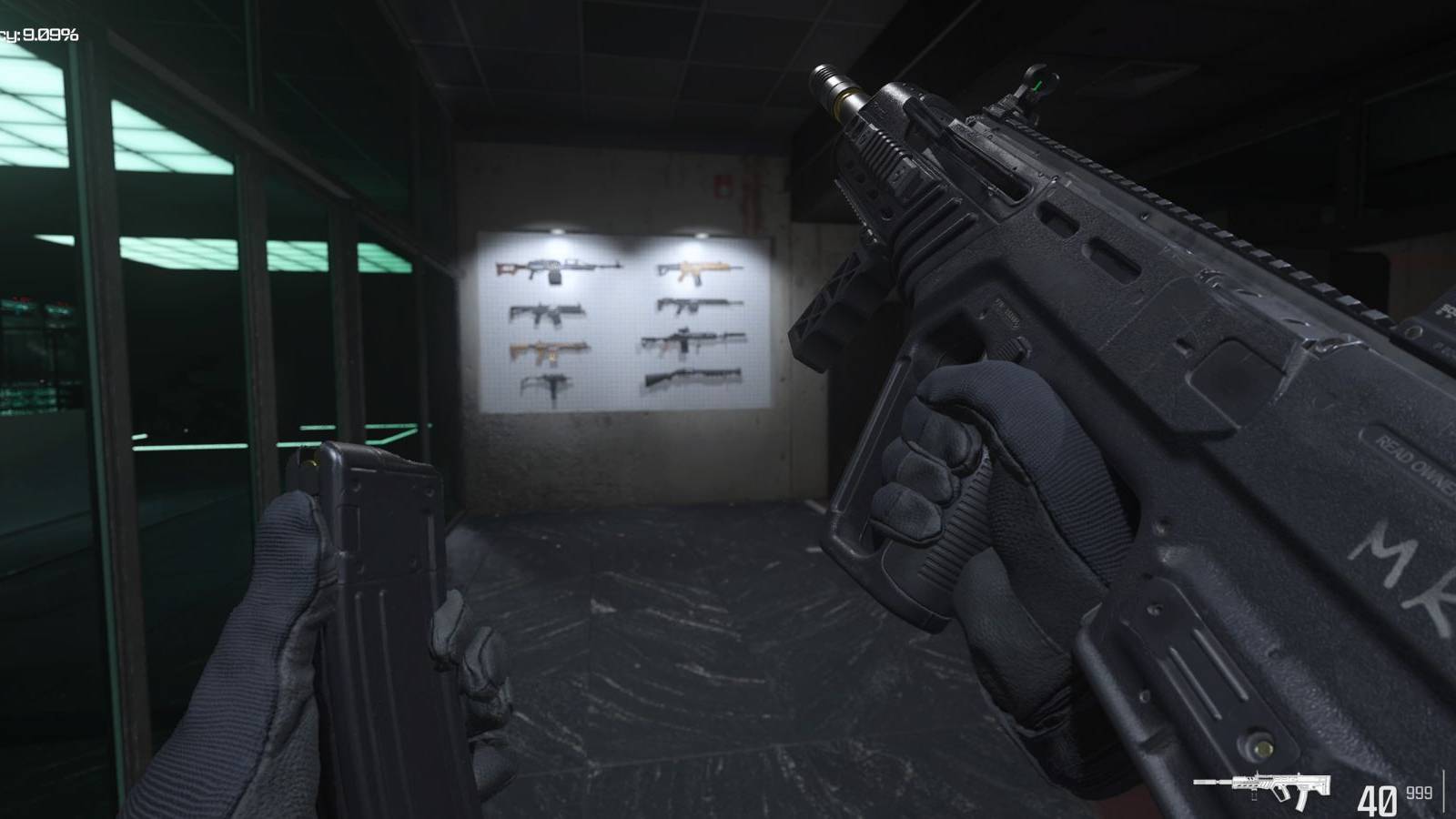
Task: Click the LMG silhouette on the weapon wall
Action: (x=554, y=269)
